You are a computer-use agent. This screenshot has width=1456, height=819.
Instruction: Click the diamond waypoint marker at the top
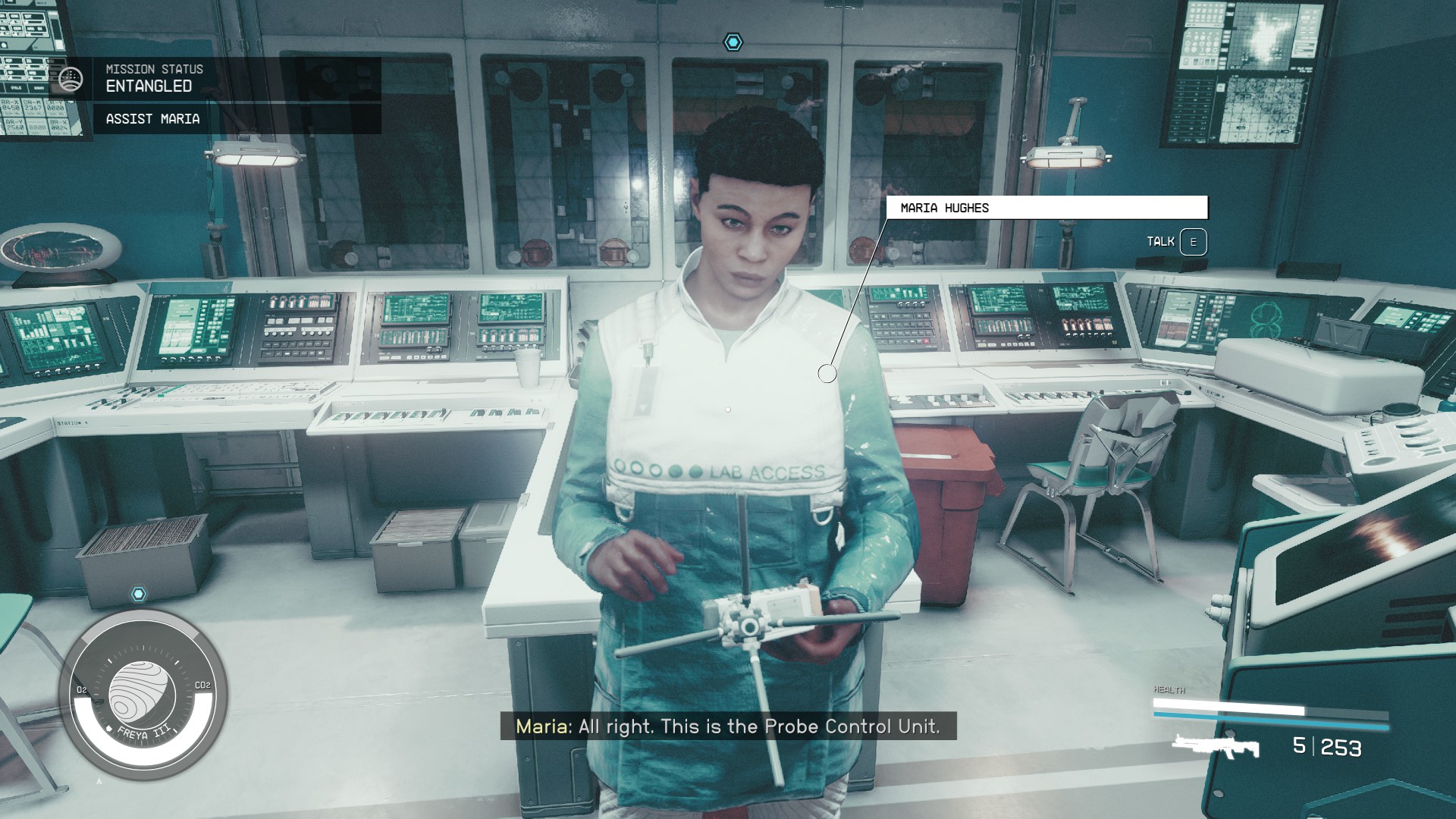(x=732, y=42)
